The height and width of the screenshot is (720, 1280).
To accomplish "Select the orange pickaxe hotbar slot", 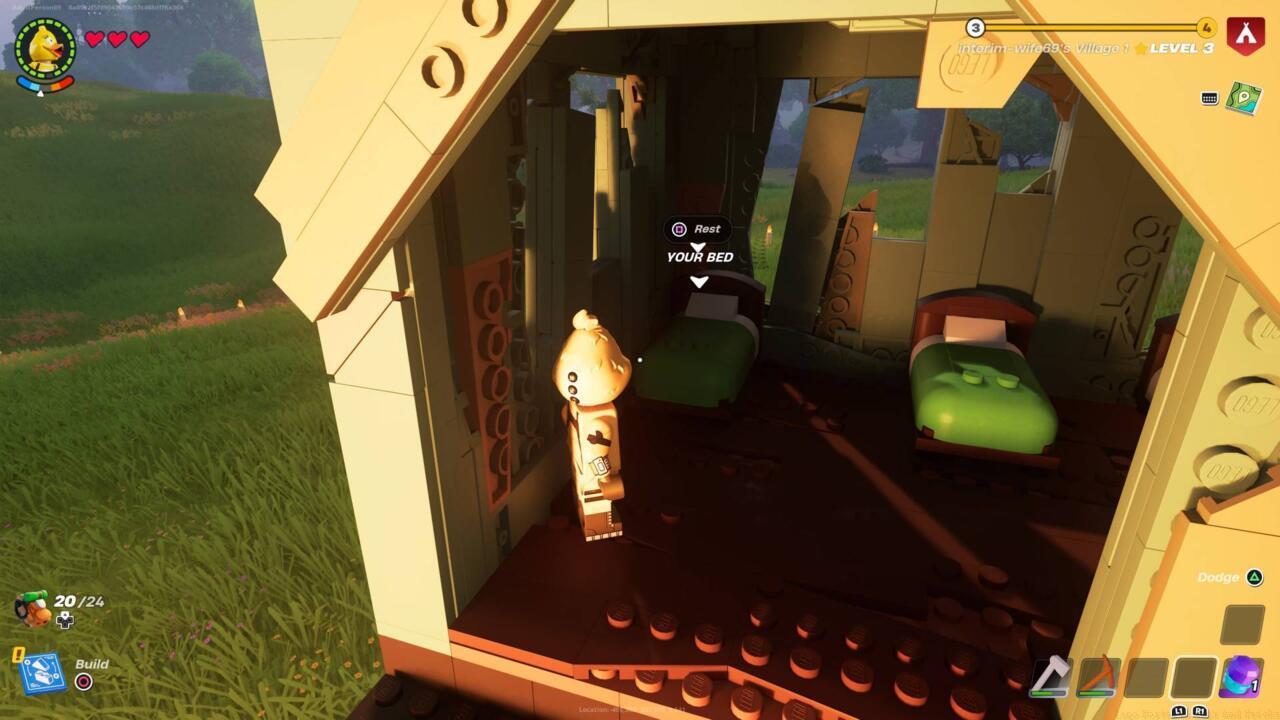I will (1097, 677).
